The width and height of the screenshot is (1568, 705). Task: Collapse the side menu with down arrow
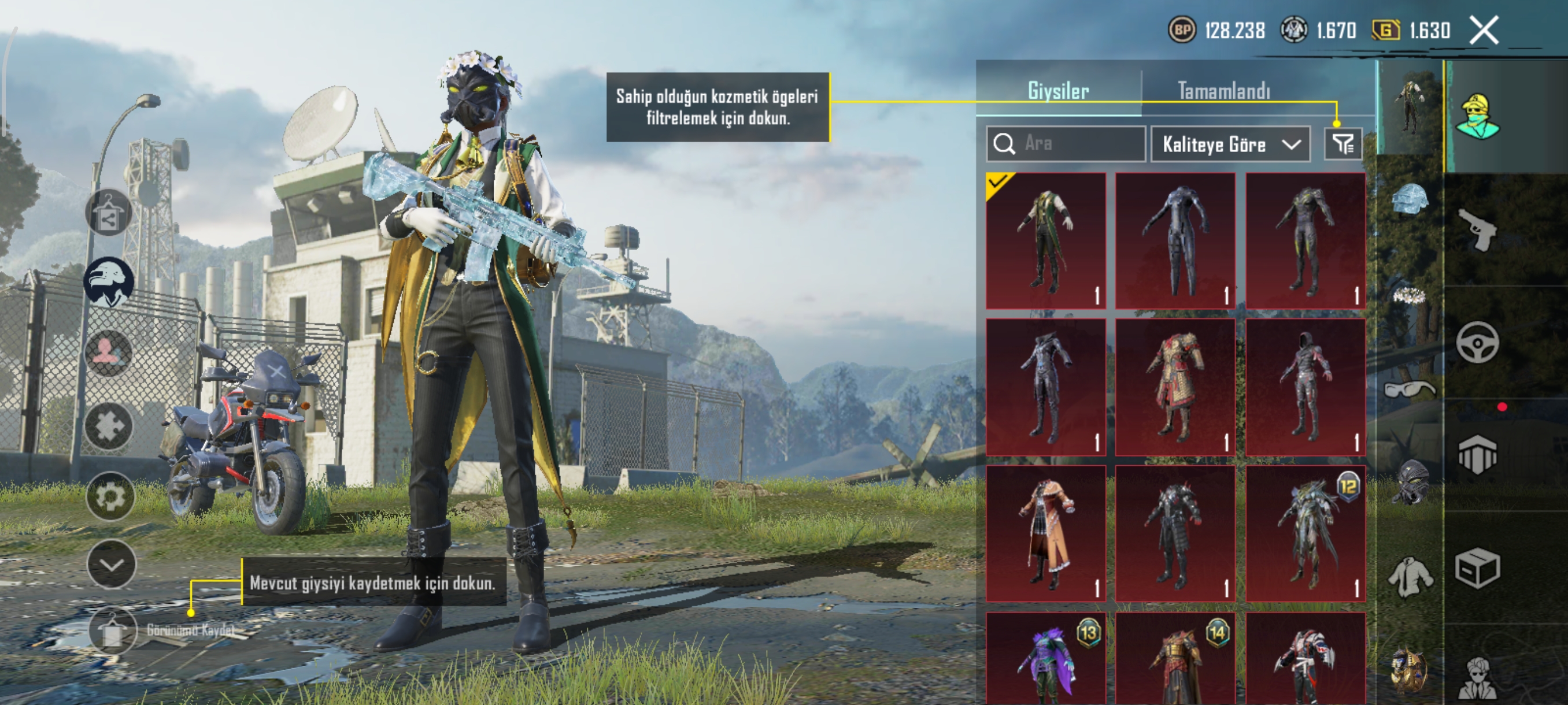pyautogui.click(x=112, y=564)
